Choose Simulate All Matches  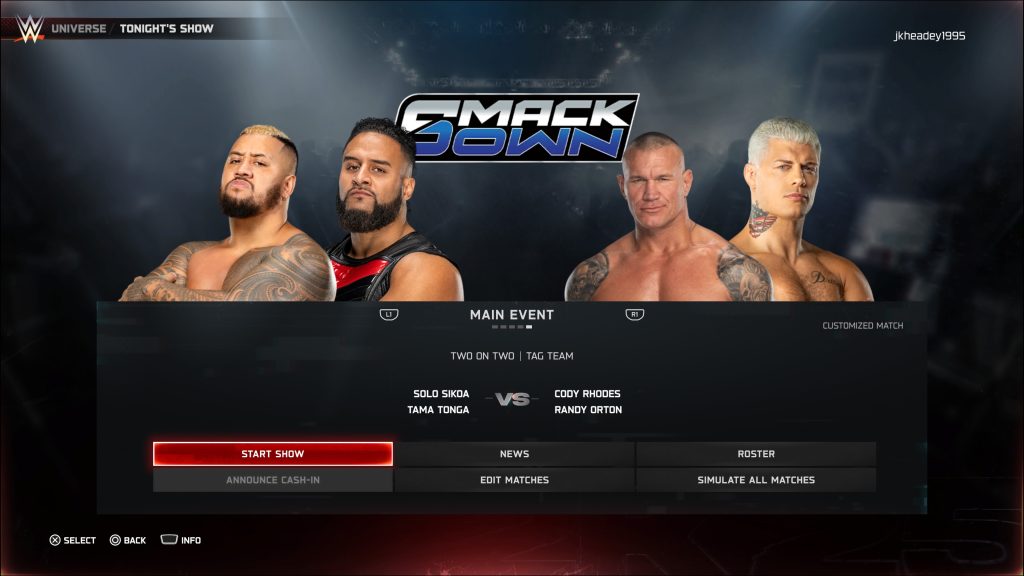[x=756, y=480]
